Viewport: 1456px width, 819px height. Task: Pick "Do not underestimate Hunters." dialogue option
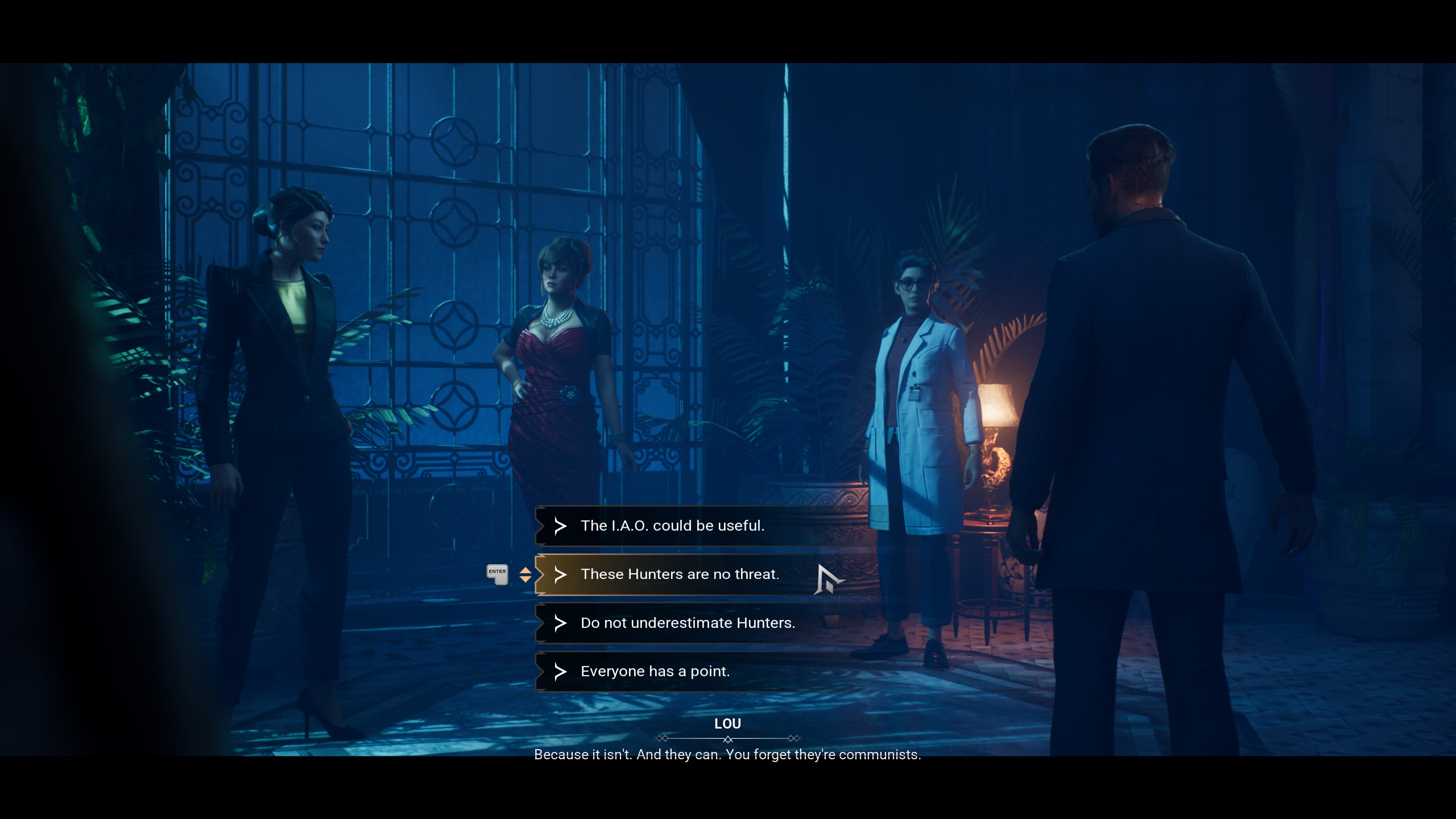[688, 623]
